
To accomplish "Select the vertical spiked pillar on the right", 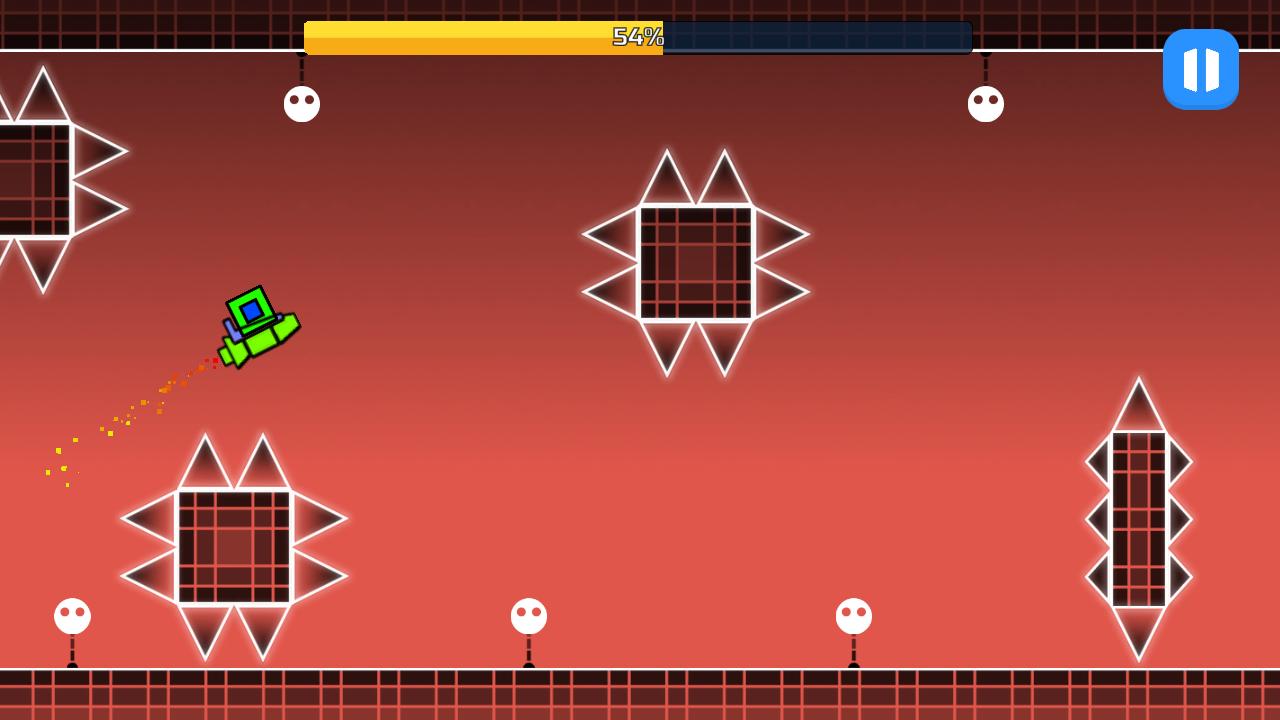I will coord(1138,520).
